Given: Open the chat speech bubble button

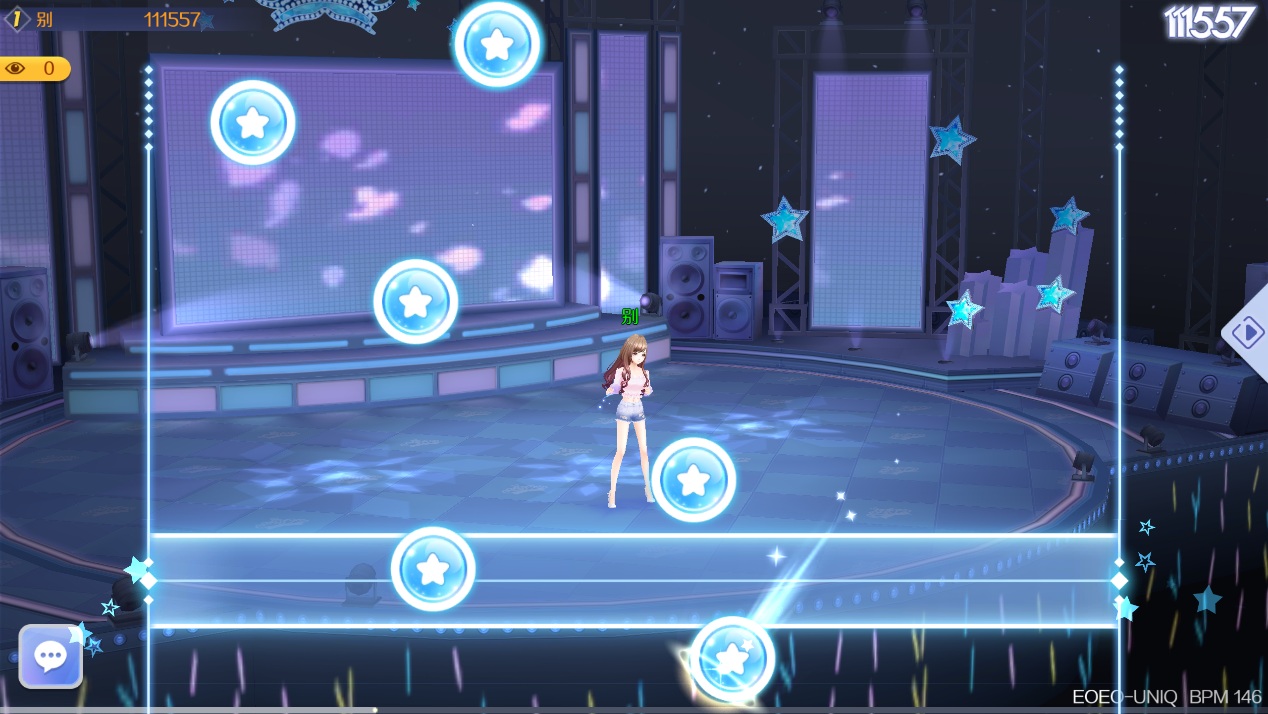Looking at the screenshot, I should tap(50, 656).
